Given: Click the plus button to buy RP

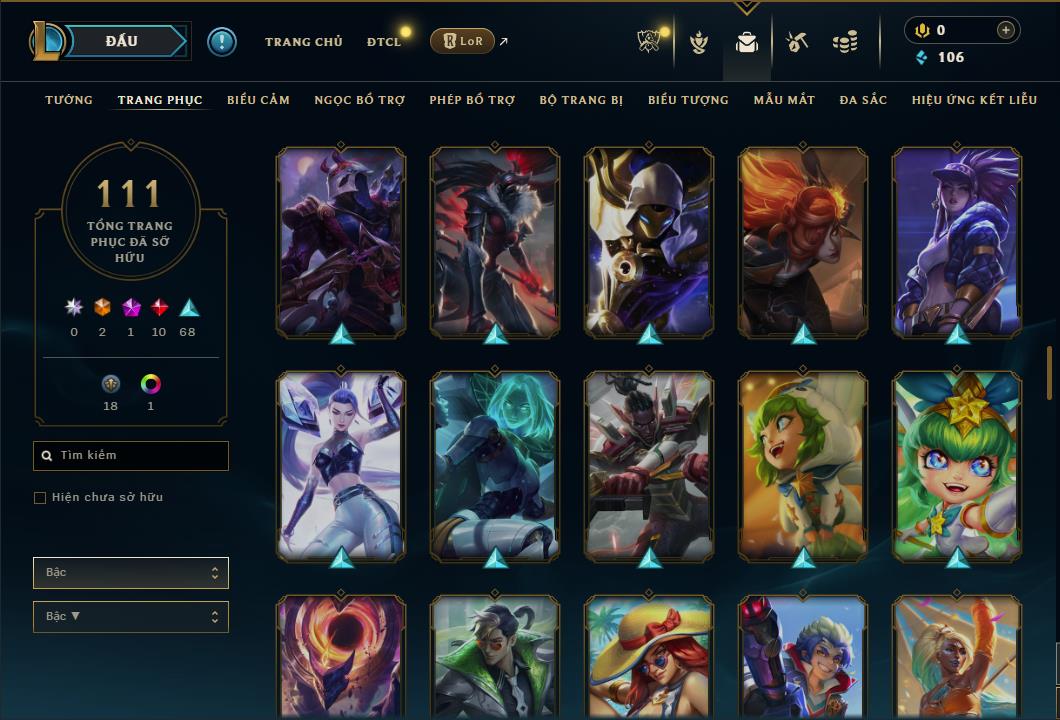Looking at the screenshot, I should click(x=1006, y=30).
